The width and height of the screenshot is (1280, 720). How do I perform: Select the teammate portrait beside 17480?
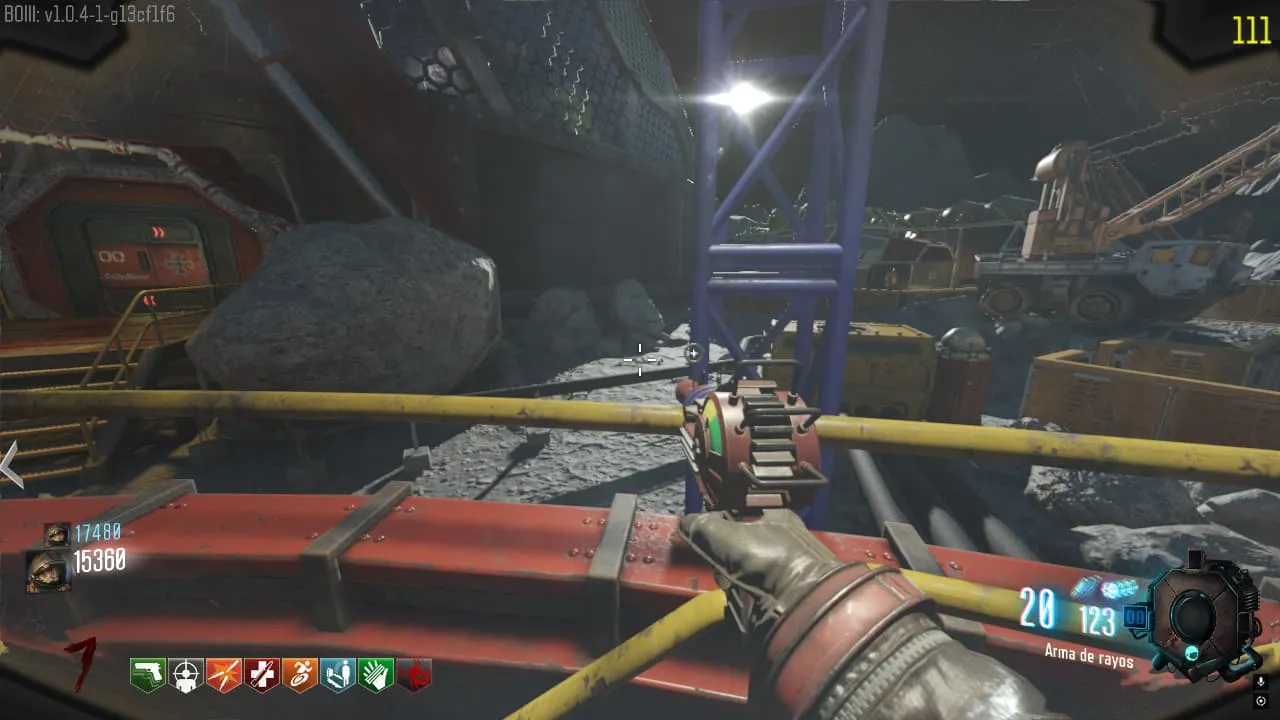(x=56, y=535)
